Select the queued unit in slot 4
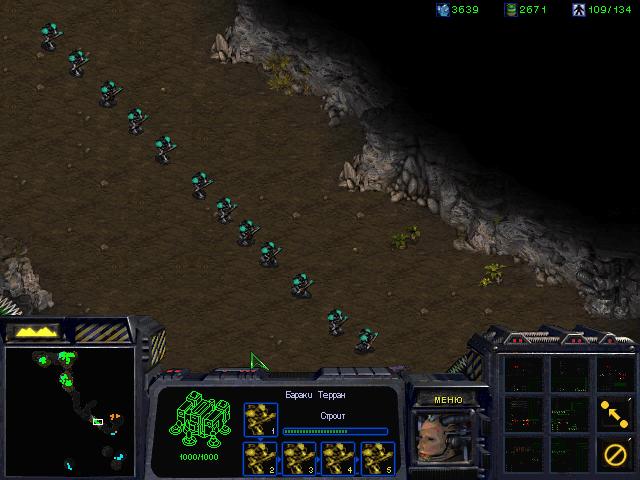 coord(338,457)
